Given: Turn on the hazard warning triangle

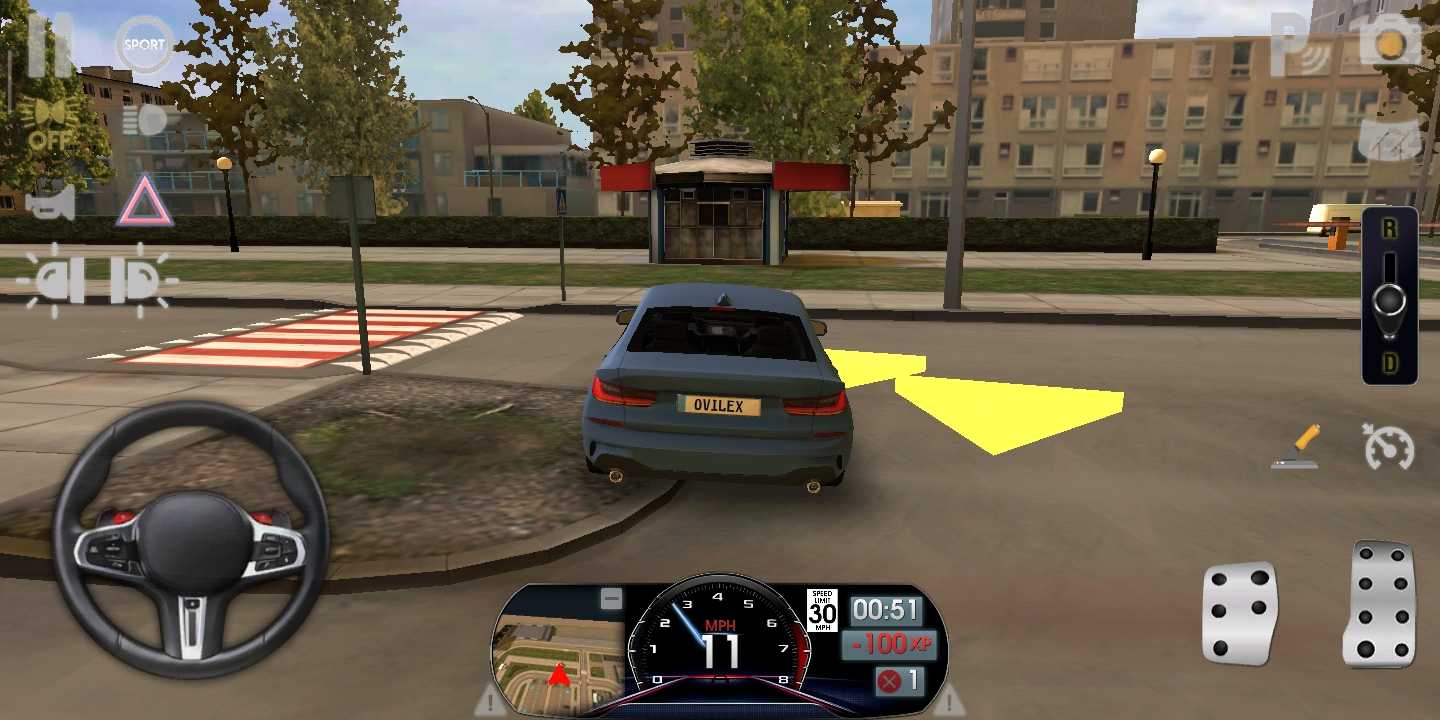Looking at the screenshot, I should [144, 201].
